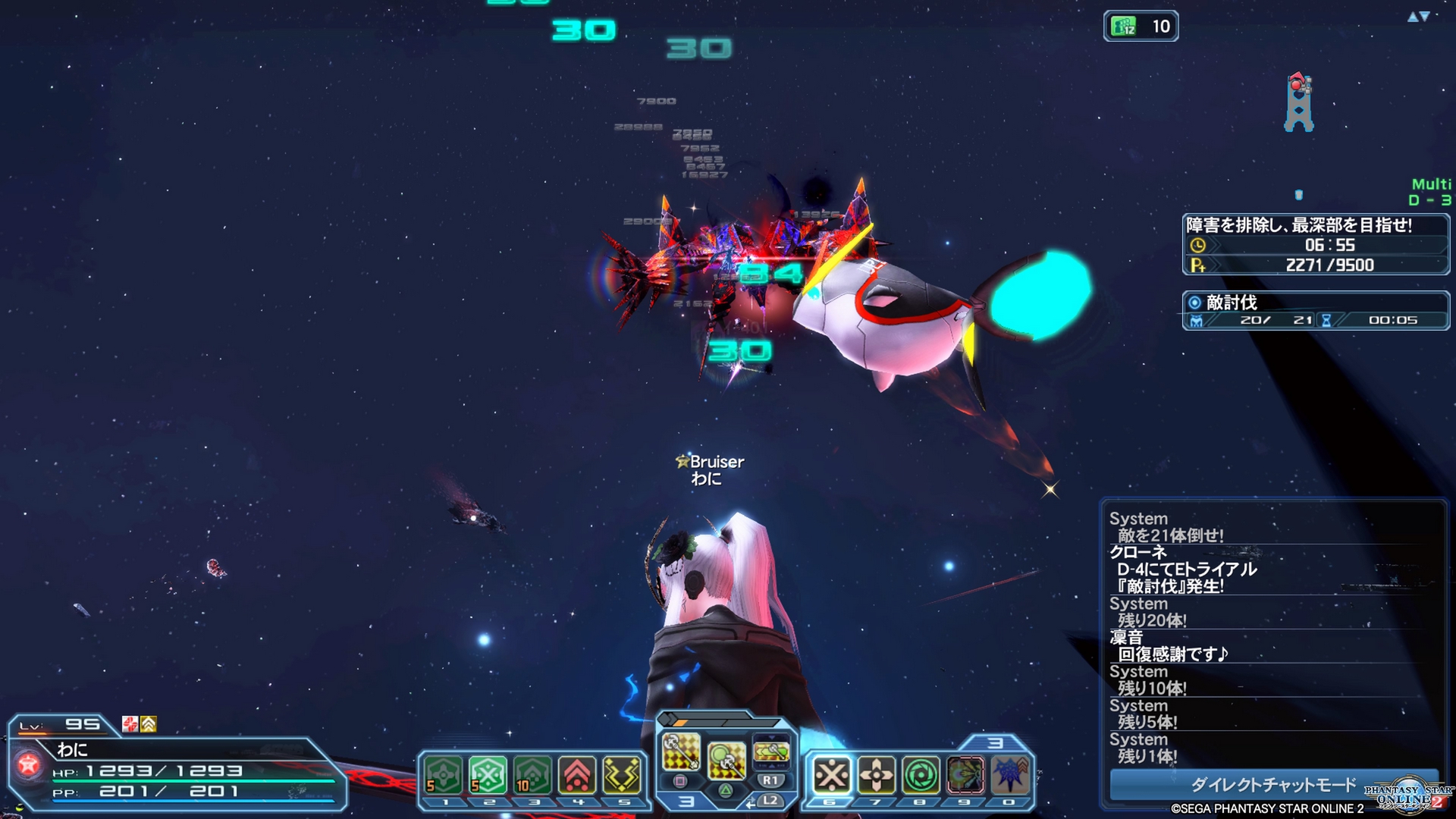
Task: Click the red star class icon
Action: tap(29, 765)
